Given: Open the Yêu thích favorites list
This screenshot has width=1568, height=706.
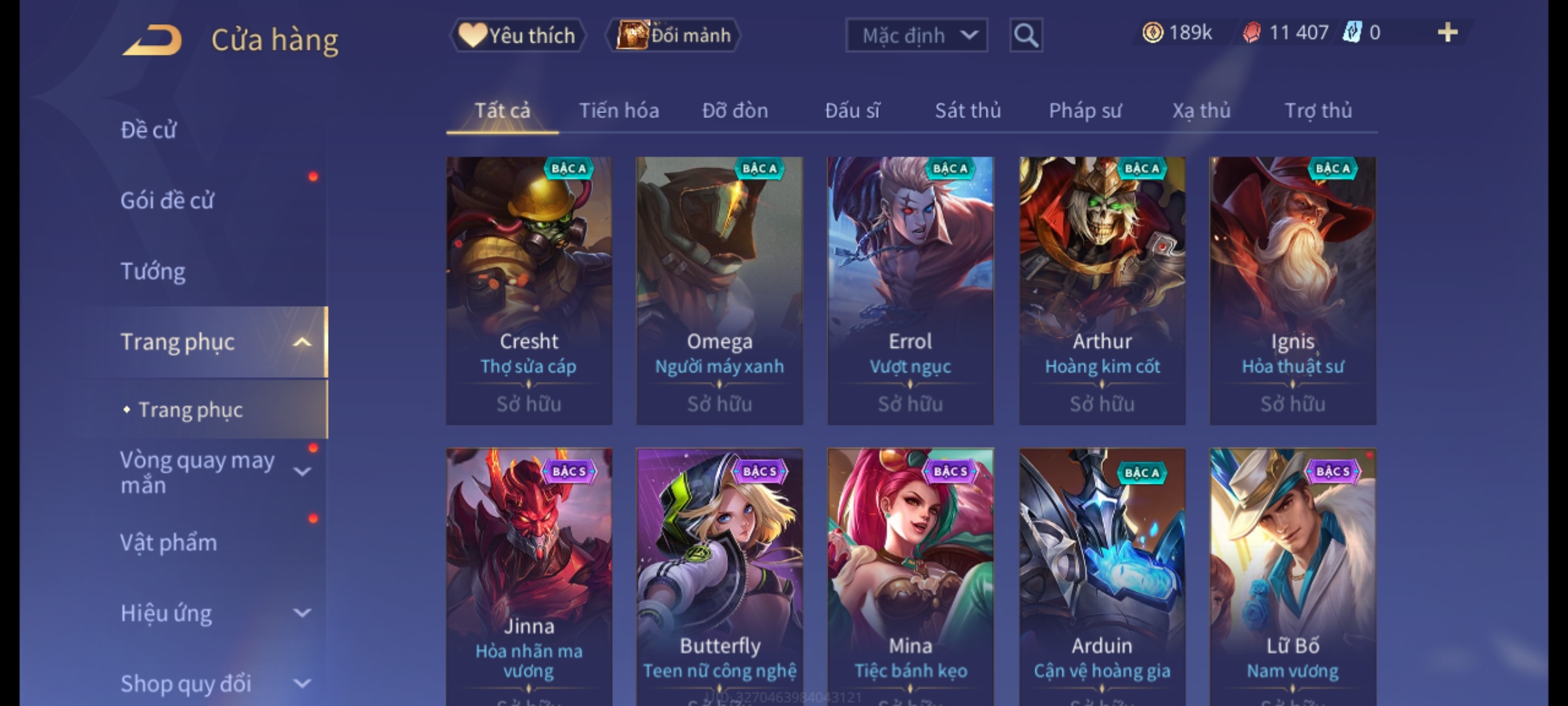Looking at the screenshot, I should 517,35.
